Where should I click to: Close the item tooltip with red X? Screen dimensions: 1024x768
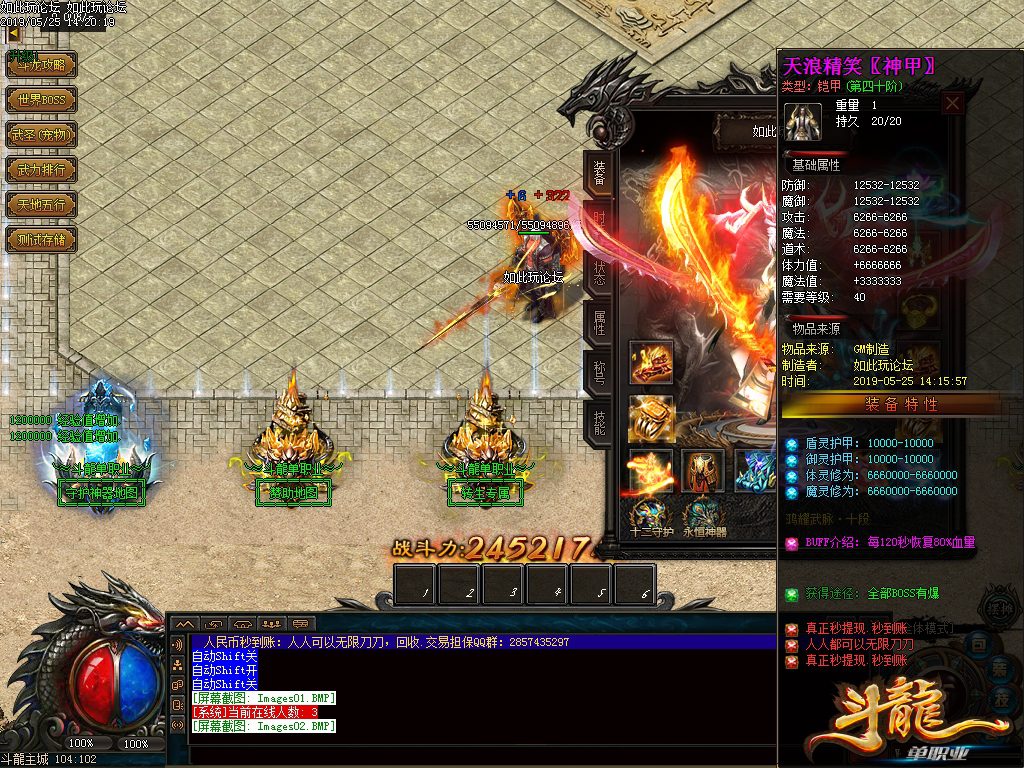[x=953, y=103]
